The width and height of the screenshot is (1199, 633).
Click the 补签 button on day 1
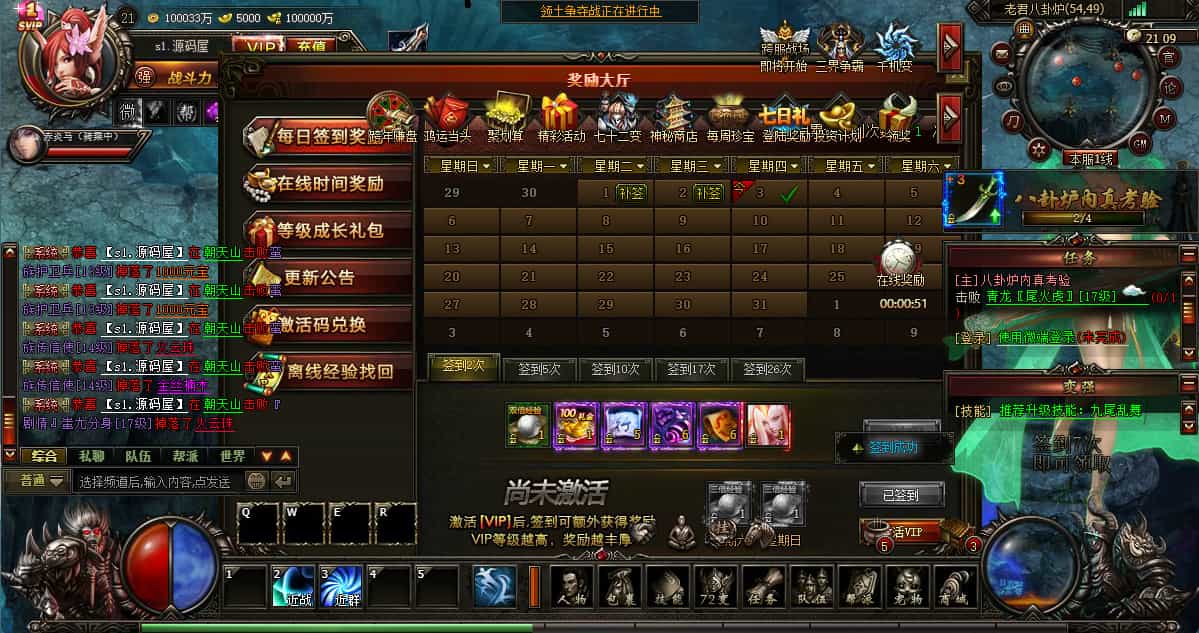click(x=630, y=193)
